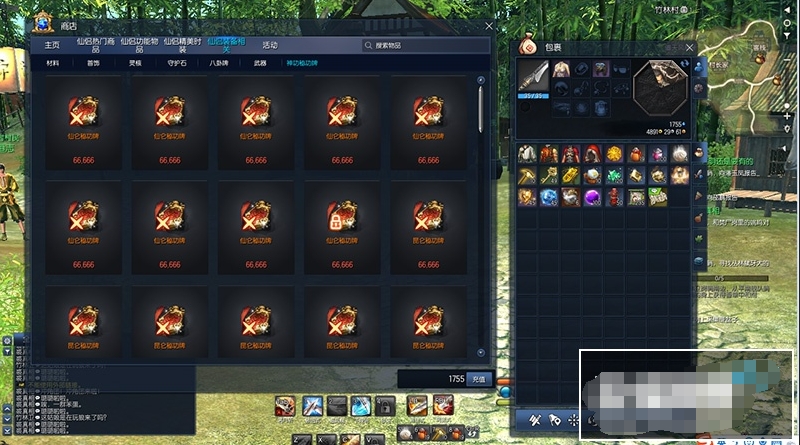The height and width of the screenshot is (445, 800).
Task: Select the purple orb in the bag
Action: [x=592, y=197]
